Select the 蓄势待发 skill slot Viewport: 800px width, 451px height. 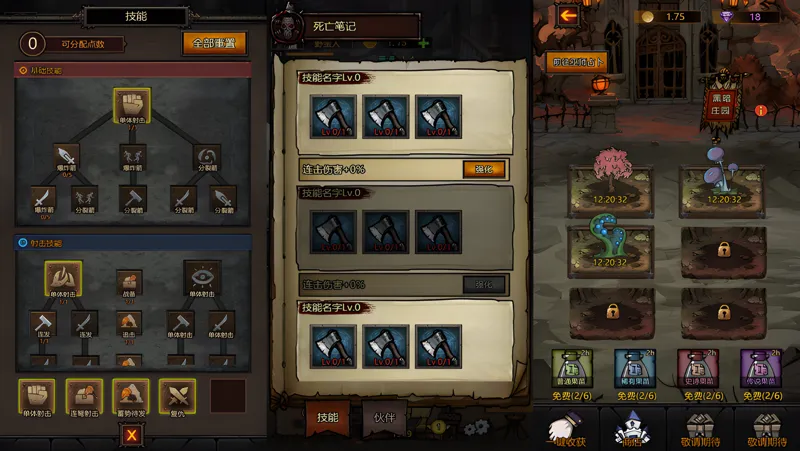point(131,396)
